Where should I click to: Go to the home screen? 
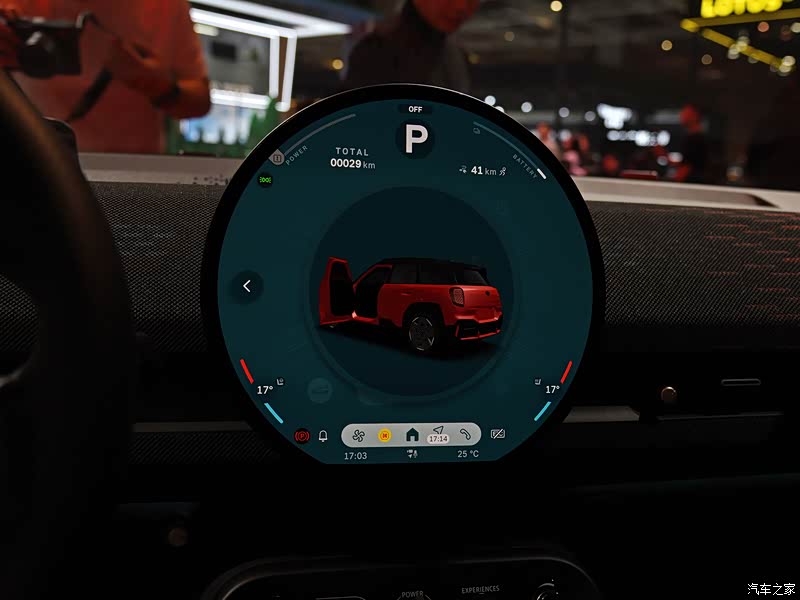pos(412,435)
